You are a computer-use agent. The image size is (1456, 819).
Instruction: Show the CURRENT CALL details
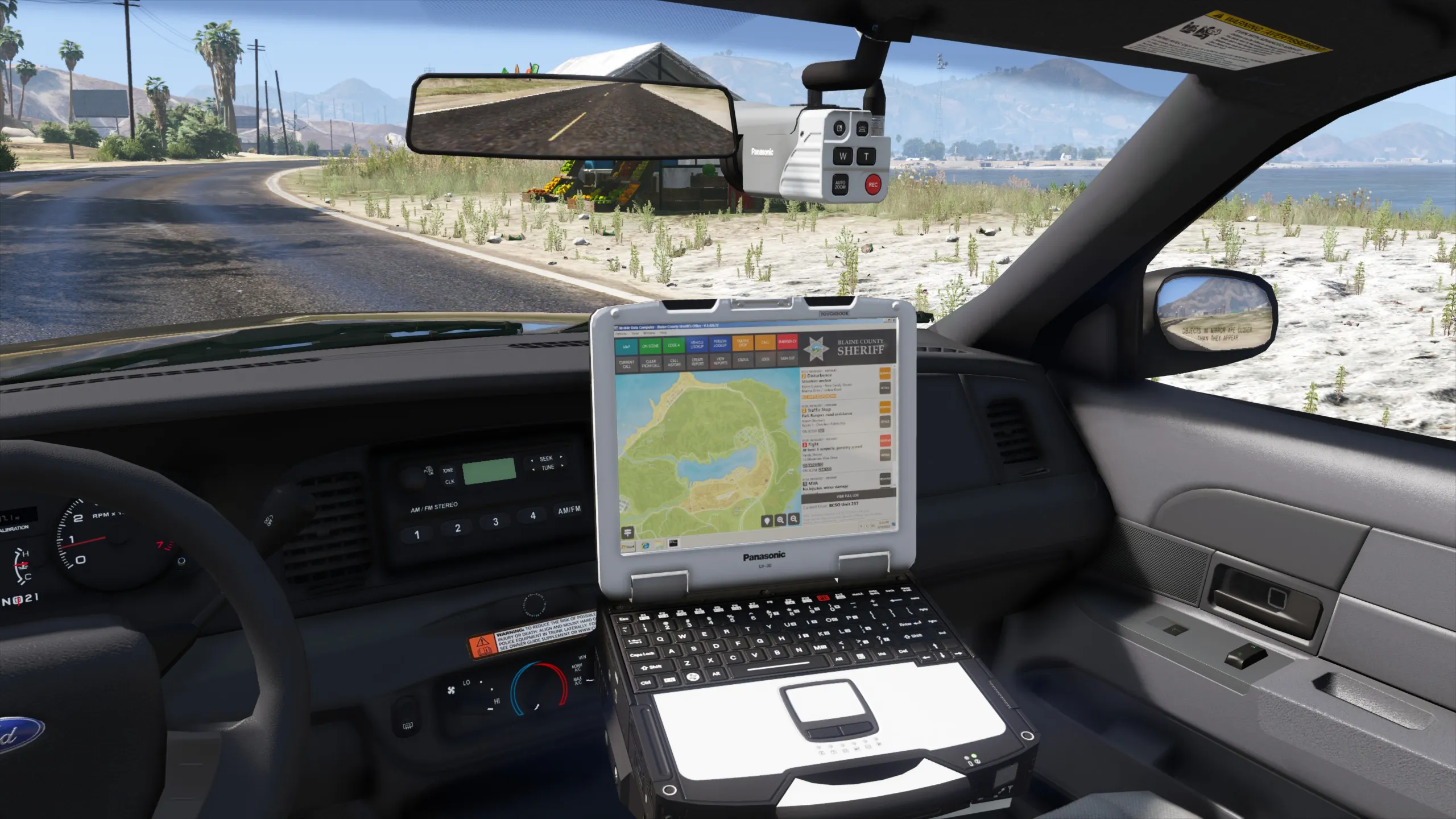tap(626, 365)
